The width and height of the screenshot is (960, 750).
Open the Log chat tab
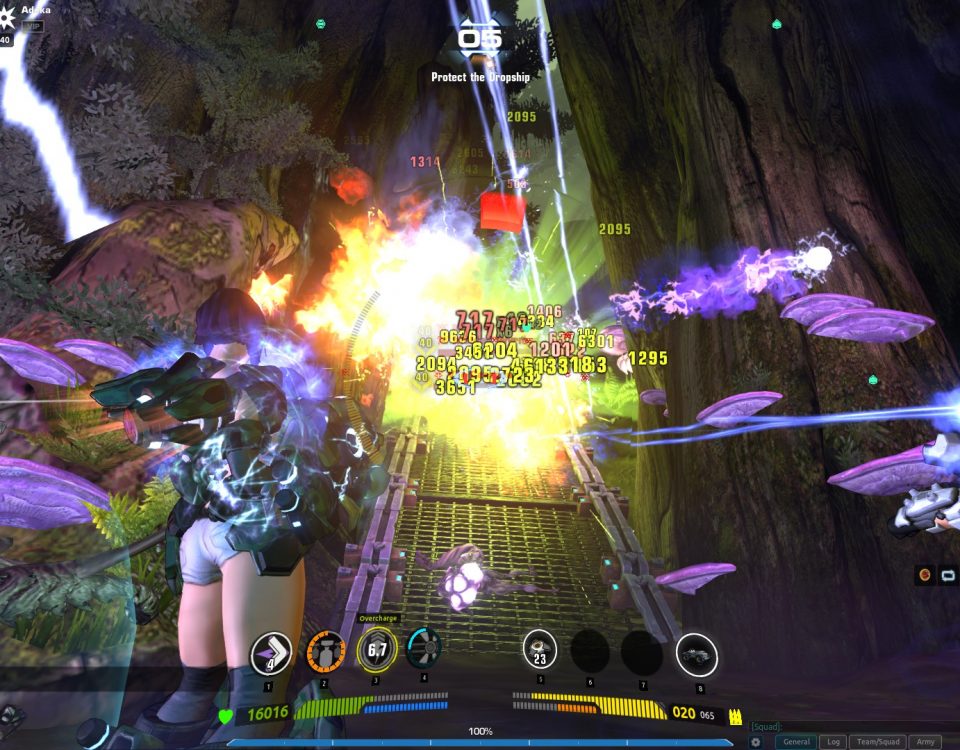click(833, 742)
